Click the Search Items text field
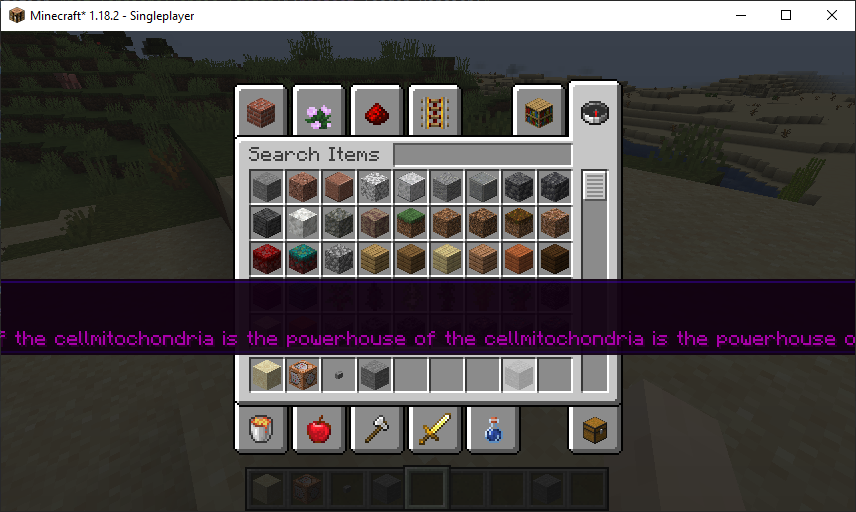Image resolution: width=856 pixels, height=512 pixels. click(x=483, y=154)
